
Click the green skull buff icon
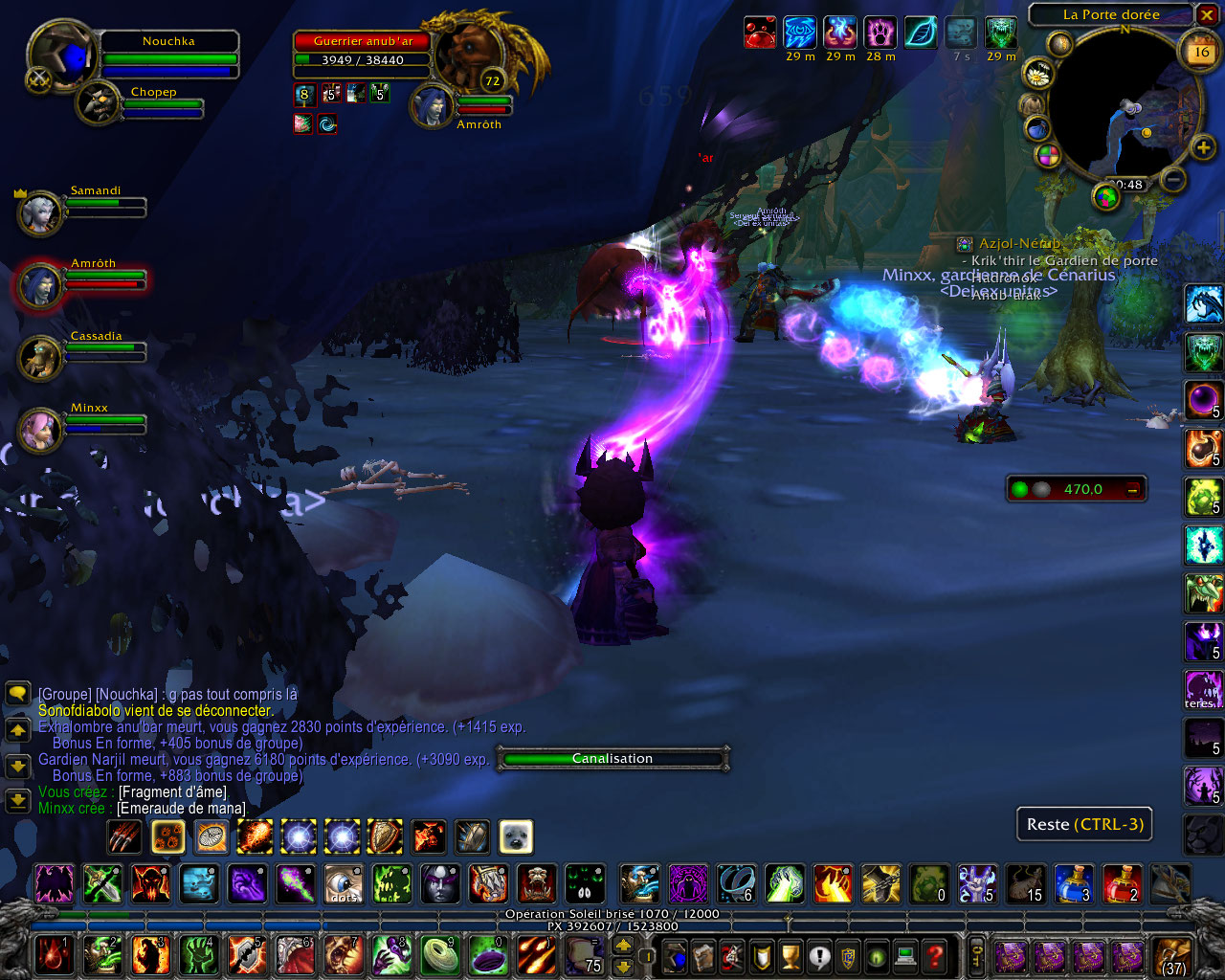point(1001,33)
